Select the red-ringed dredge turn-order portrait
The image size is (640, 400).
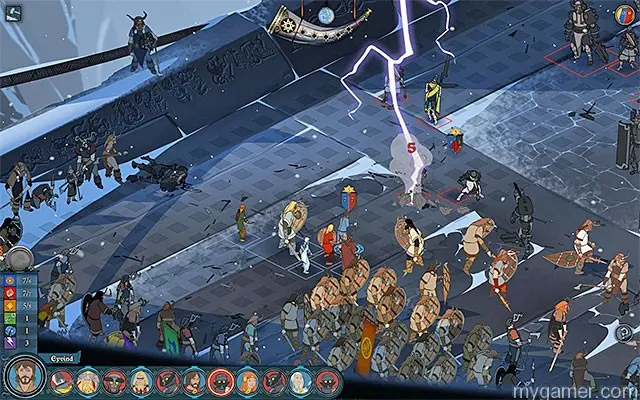(220, 381)
